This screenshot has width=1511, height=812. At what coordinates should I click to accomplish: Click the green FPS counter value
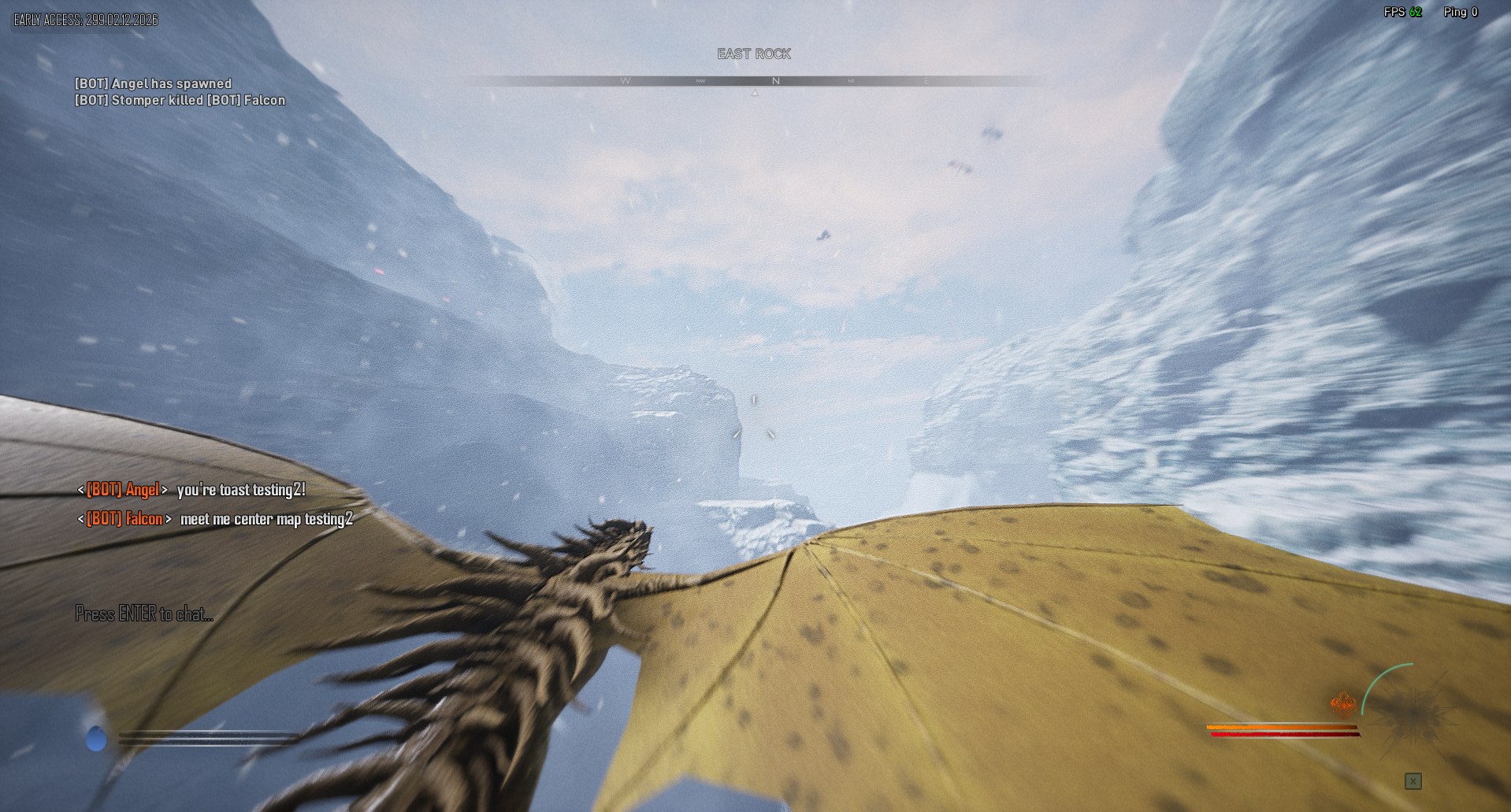click(1416, 12)
